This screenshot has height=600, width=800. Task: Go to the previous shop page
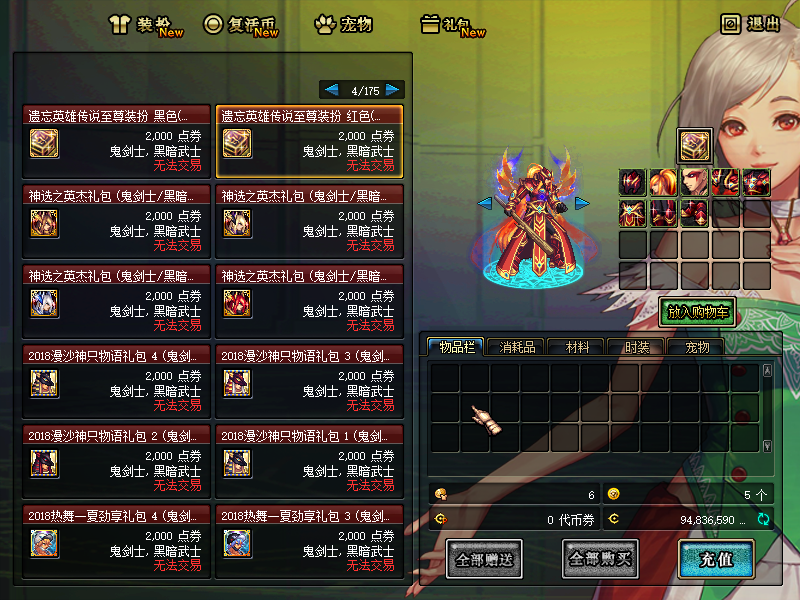click(x=330, y=89)
